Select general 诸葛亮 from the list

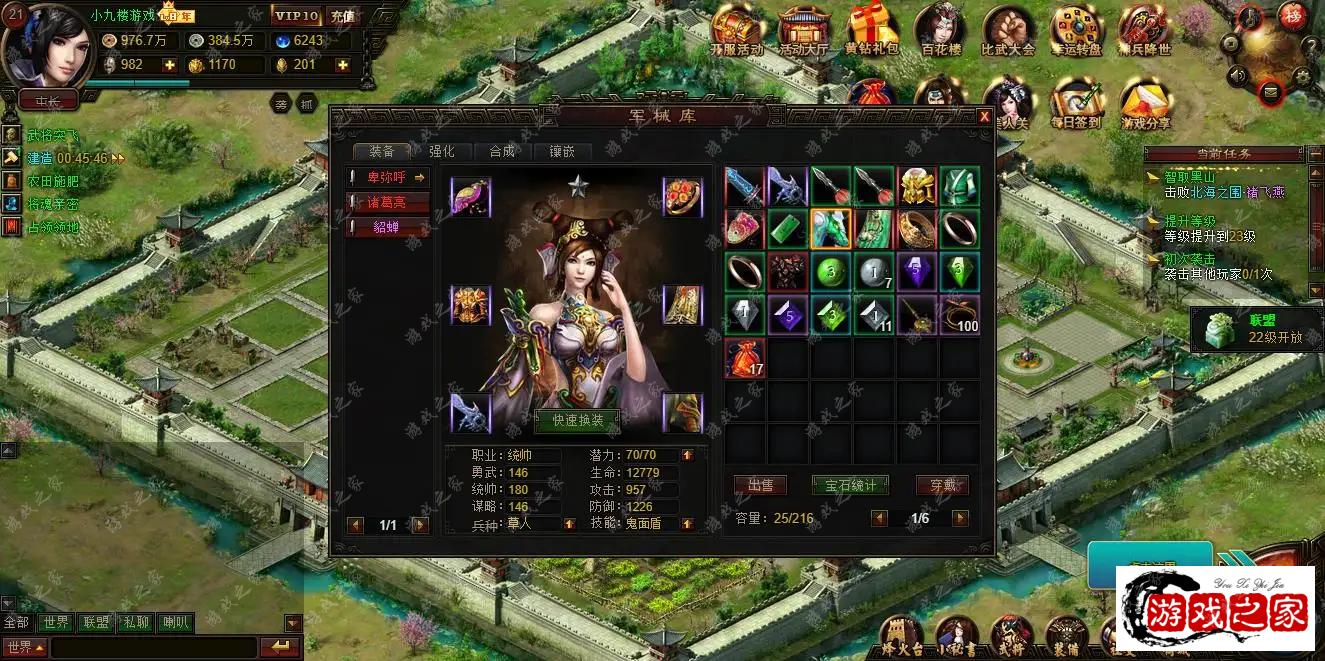pyautogui.click(x=388, y=203)
